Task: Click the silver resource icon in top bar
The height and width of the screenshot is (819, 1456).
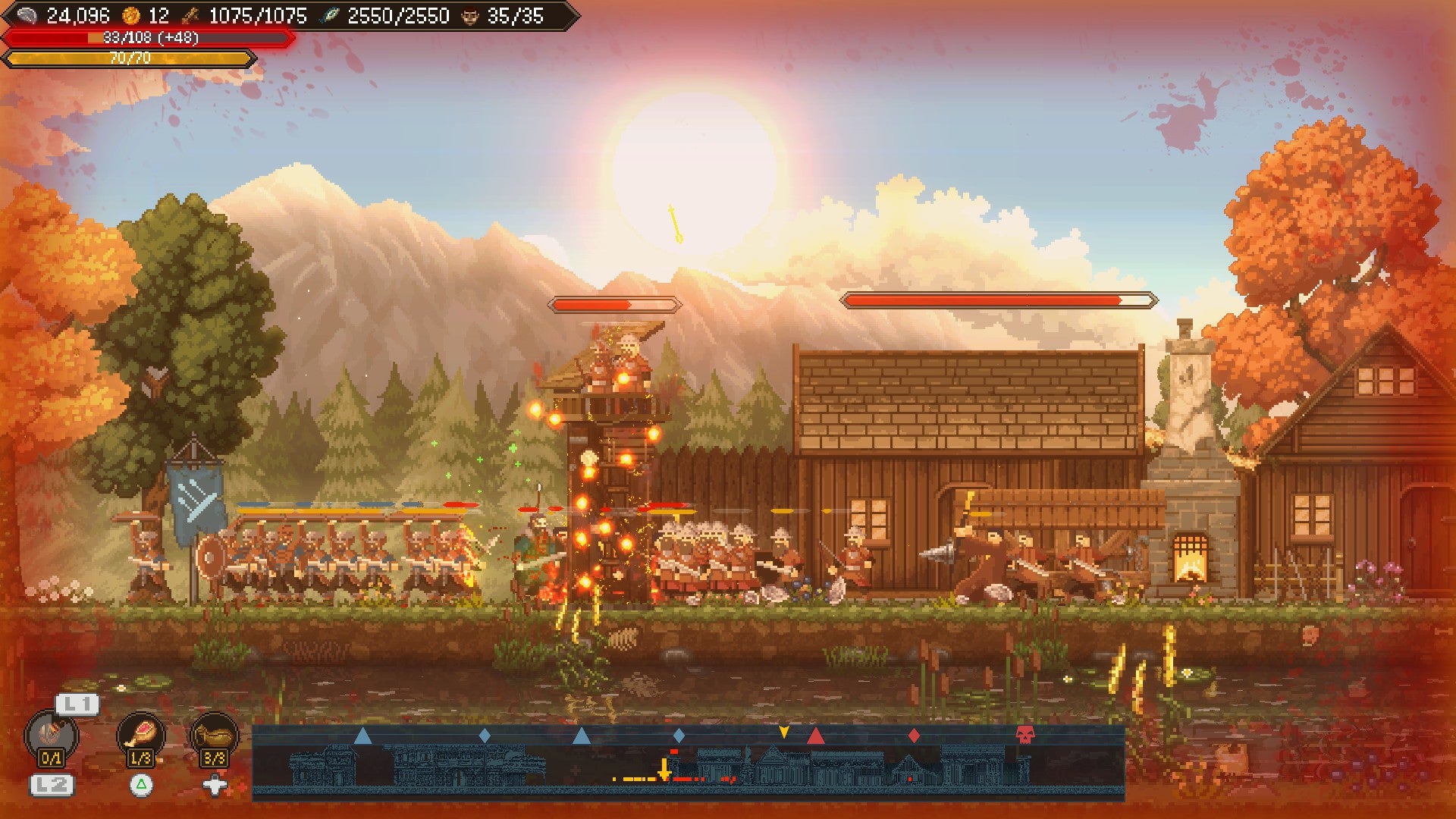Action: 27,15
